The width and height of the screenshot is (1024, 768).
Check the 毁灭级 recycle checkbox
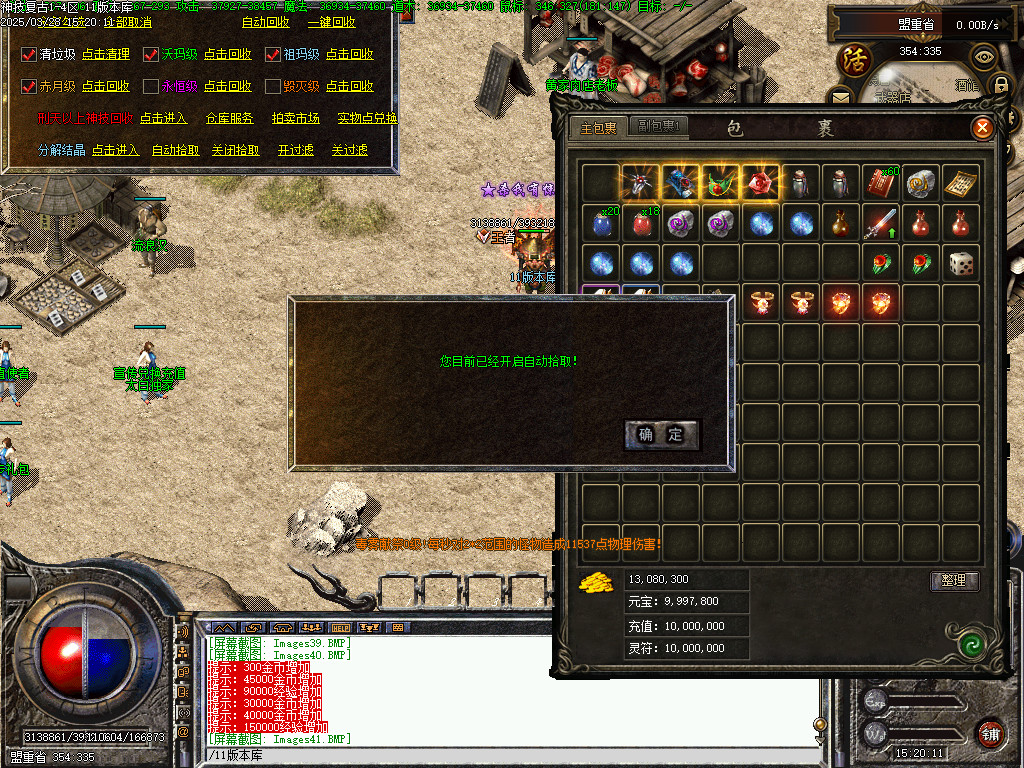click(273, 87)
